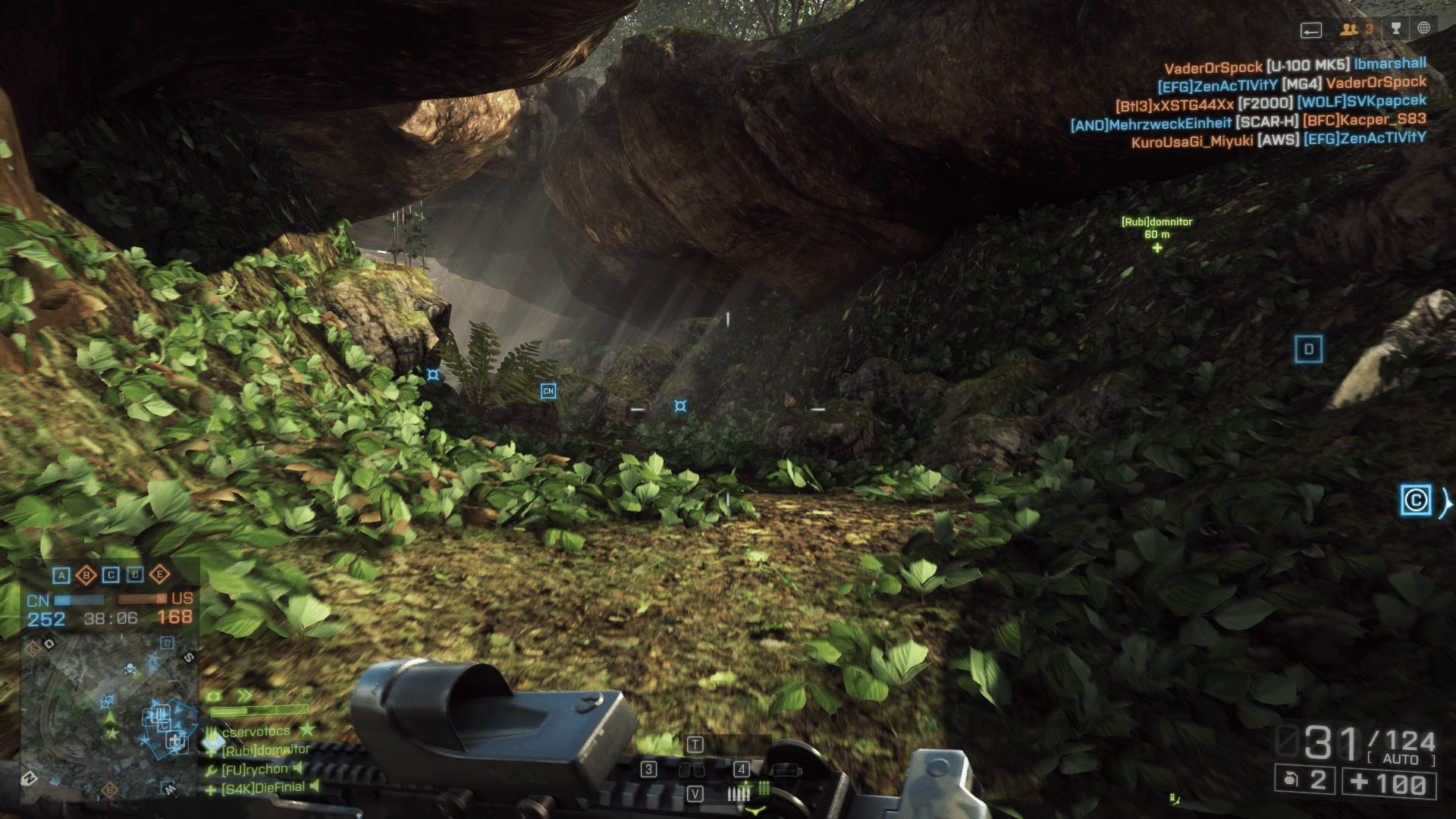Click the [Rubi]domnitor squadmate marker
Screen dimensions: 1456x819
(x=1156, y=248)
